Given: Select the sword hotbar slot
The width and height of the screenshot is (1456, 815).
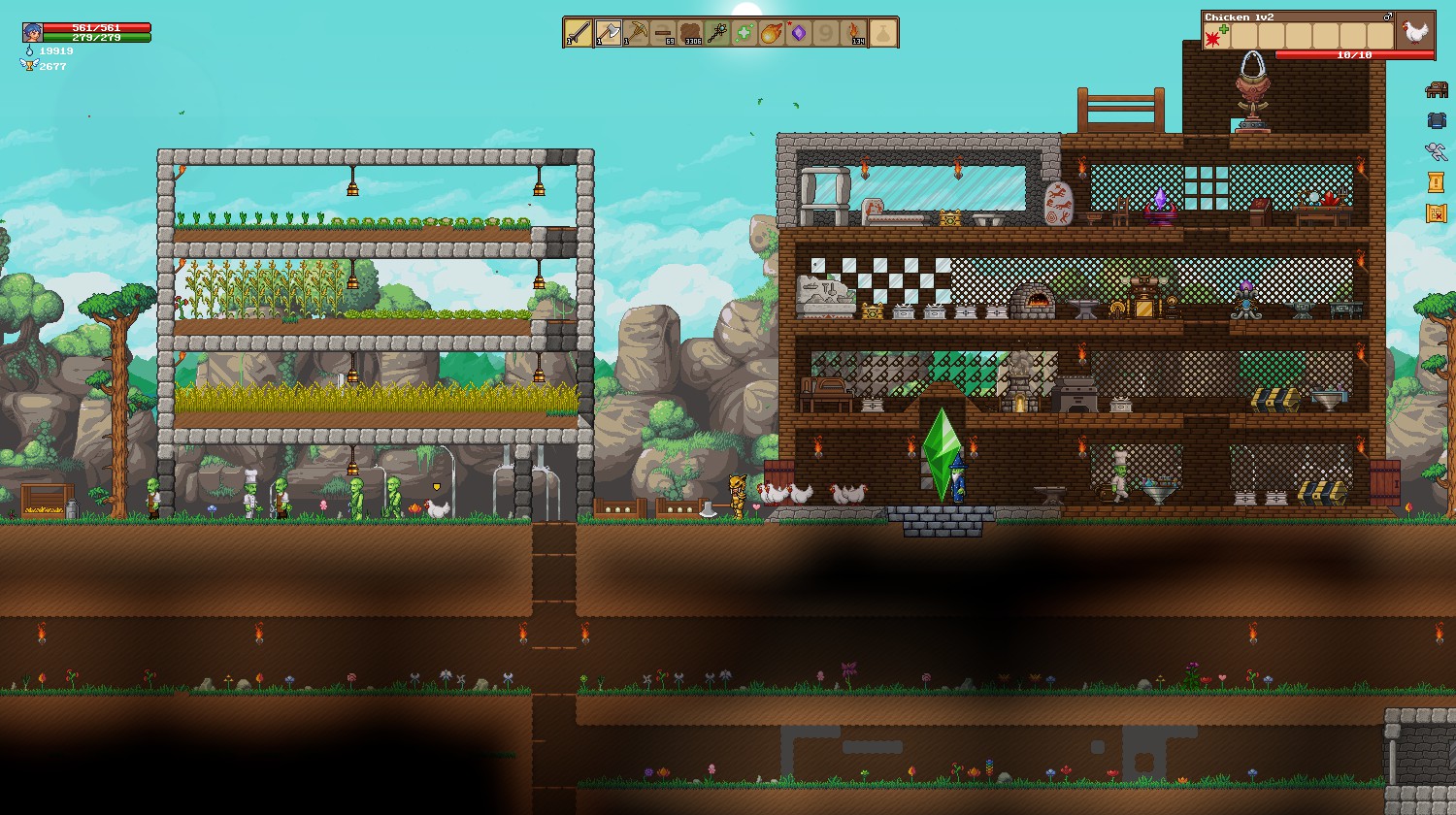Looking at the screenshot, I should click(579, 33).
